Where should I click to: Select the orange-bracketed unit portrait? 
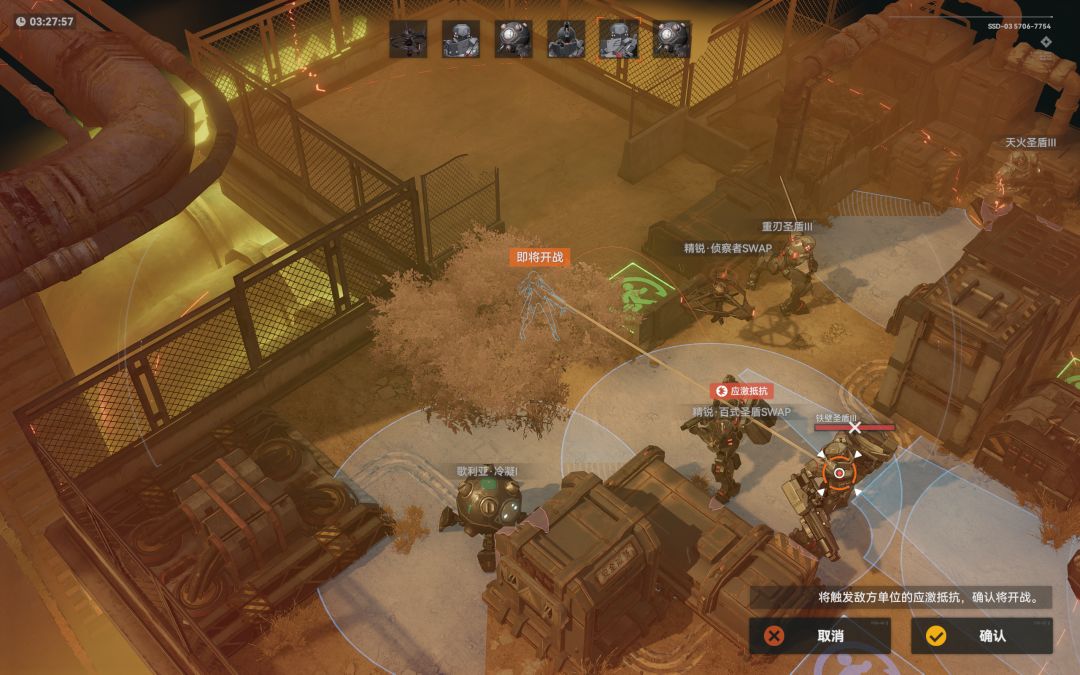618,39
